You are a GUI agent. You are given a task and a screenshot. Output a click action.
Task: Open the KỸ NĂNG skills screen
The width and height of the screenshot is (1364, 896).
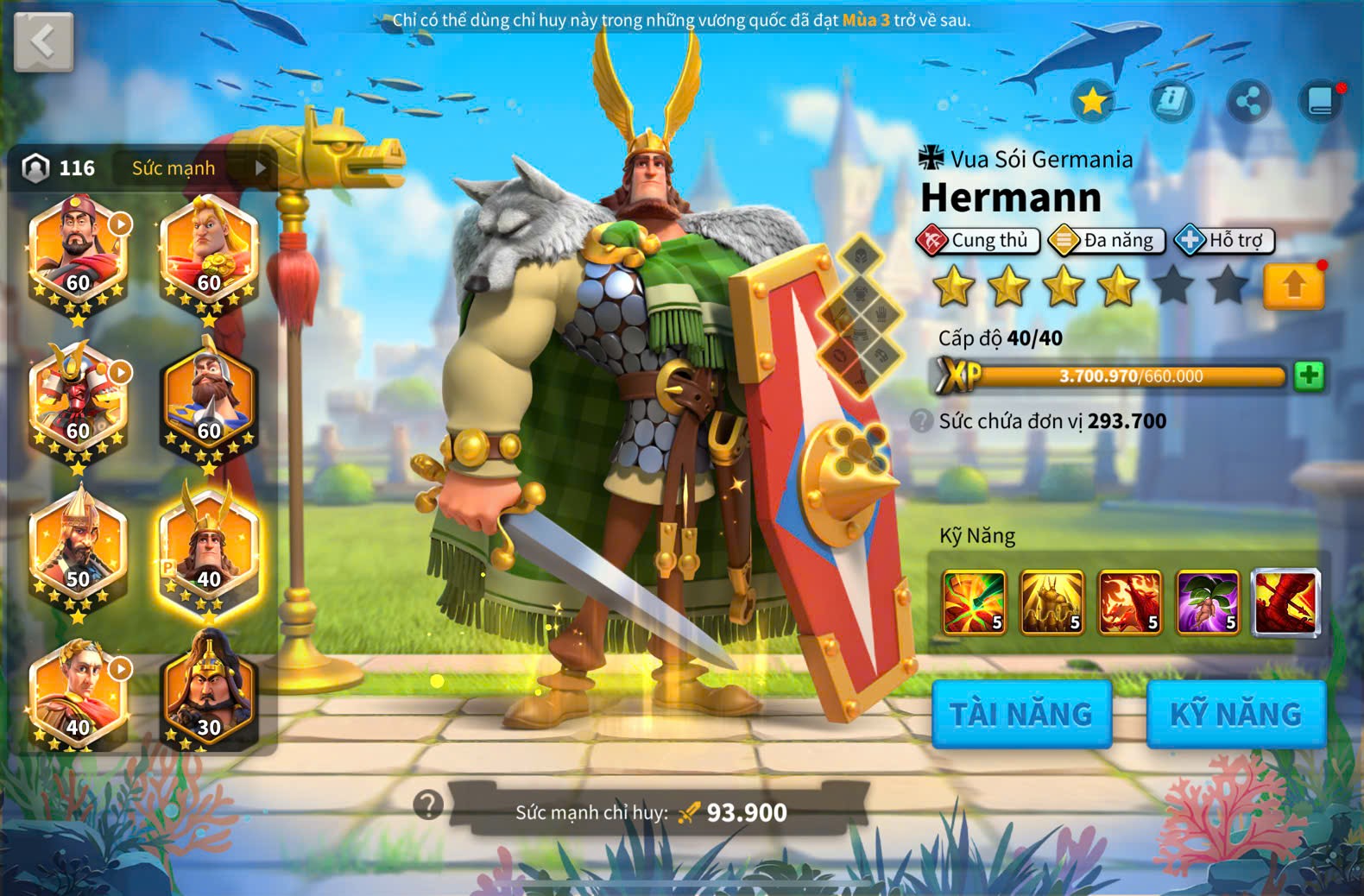(1235, 714)
